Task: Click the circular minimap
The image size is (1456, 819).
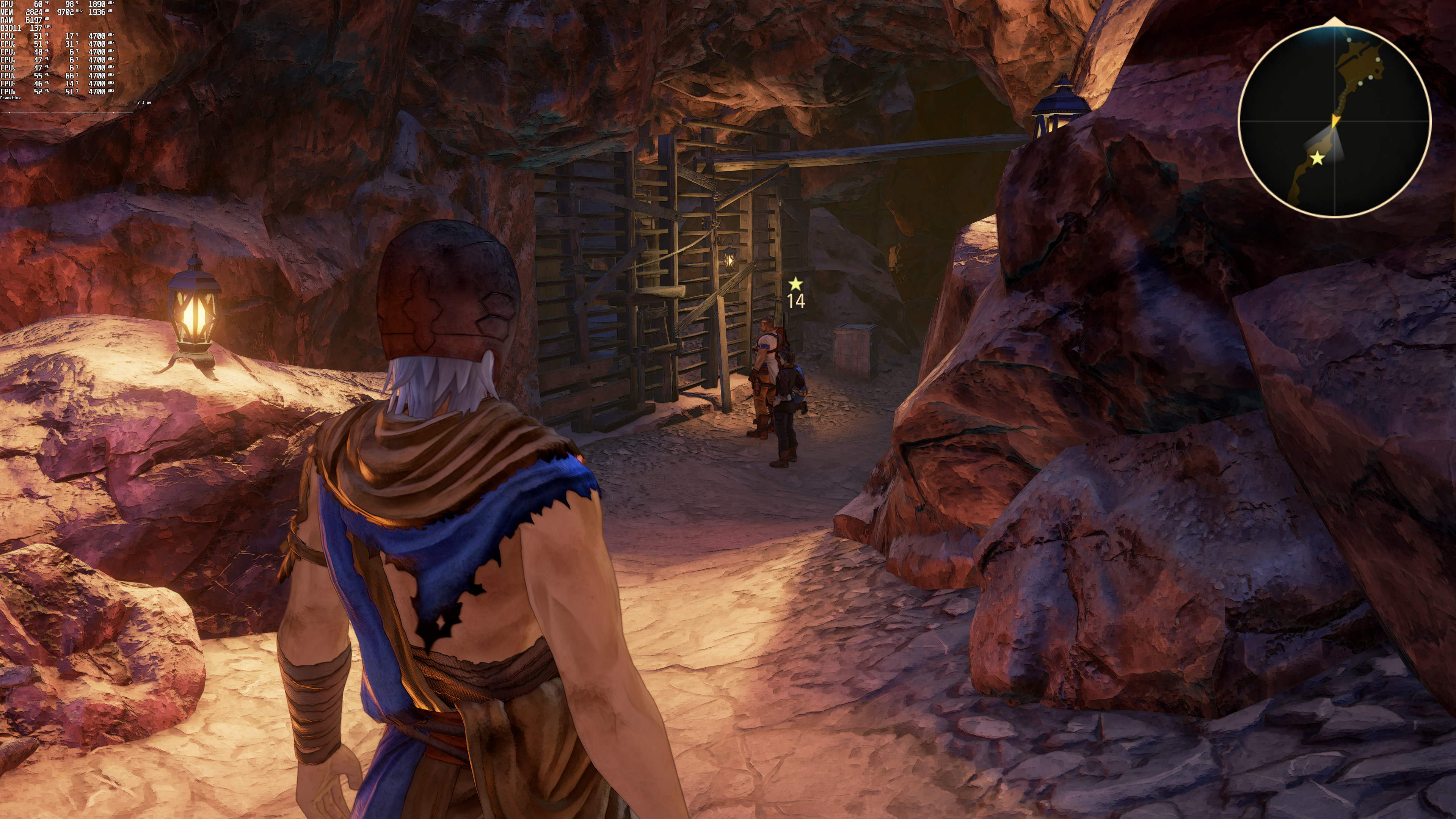Action: (1335, 121)
